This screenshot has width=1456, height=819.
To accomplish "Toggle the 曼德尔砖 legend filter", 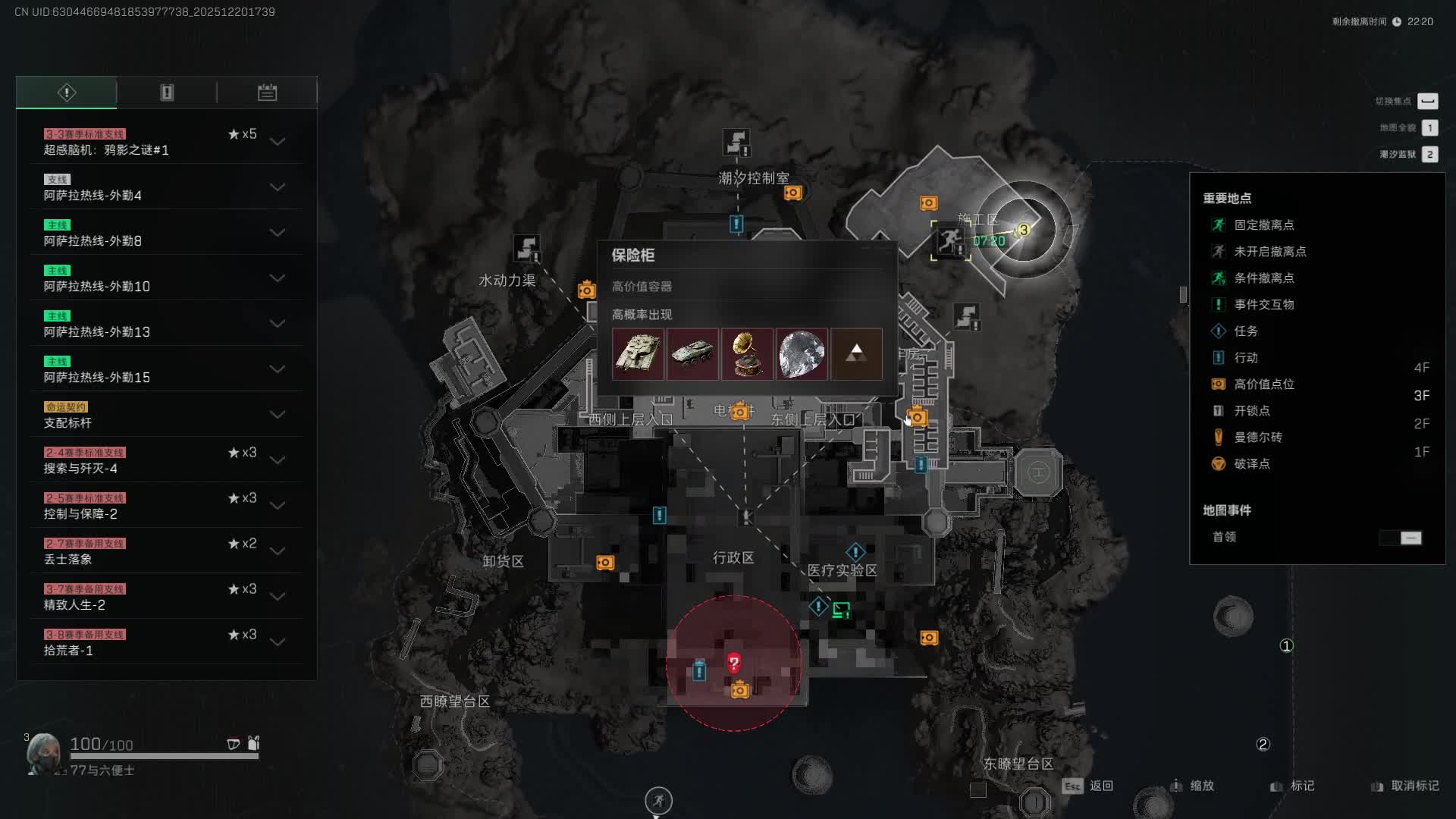I will 1257,438.
